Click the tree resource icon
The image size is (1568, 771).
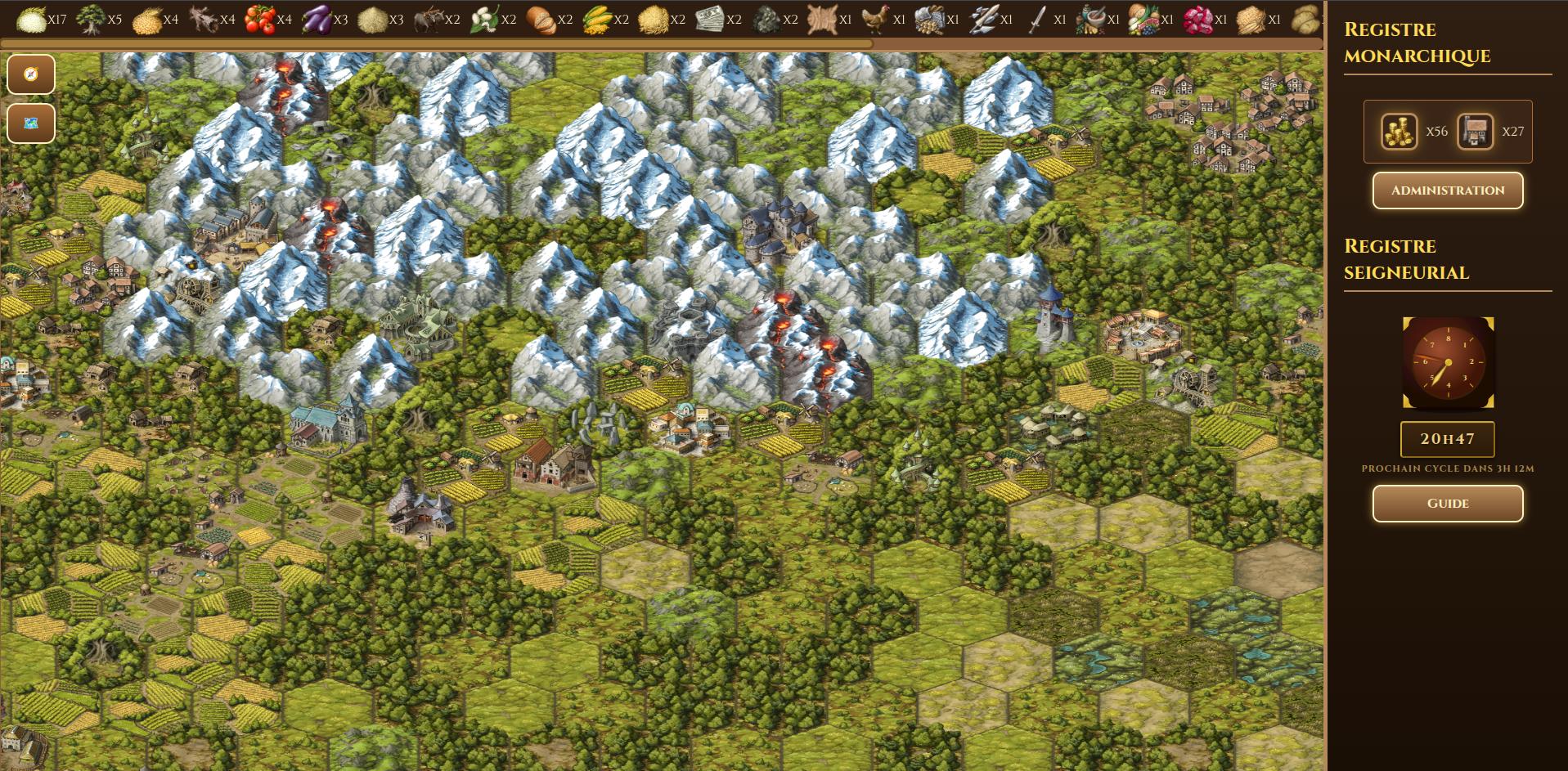[x=90, y=19]
